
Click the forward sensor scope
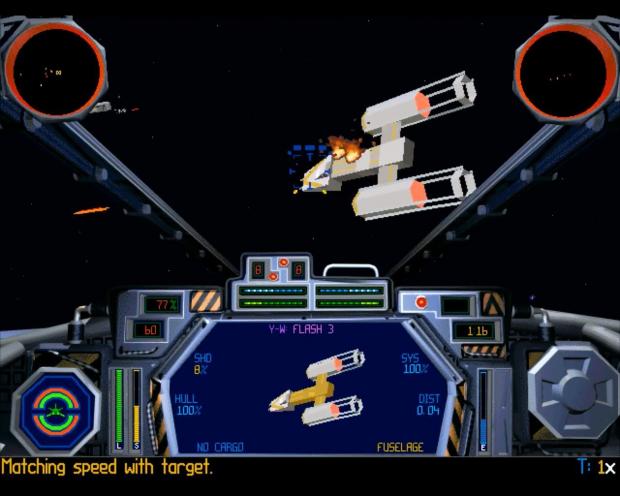coord(55,70)
